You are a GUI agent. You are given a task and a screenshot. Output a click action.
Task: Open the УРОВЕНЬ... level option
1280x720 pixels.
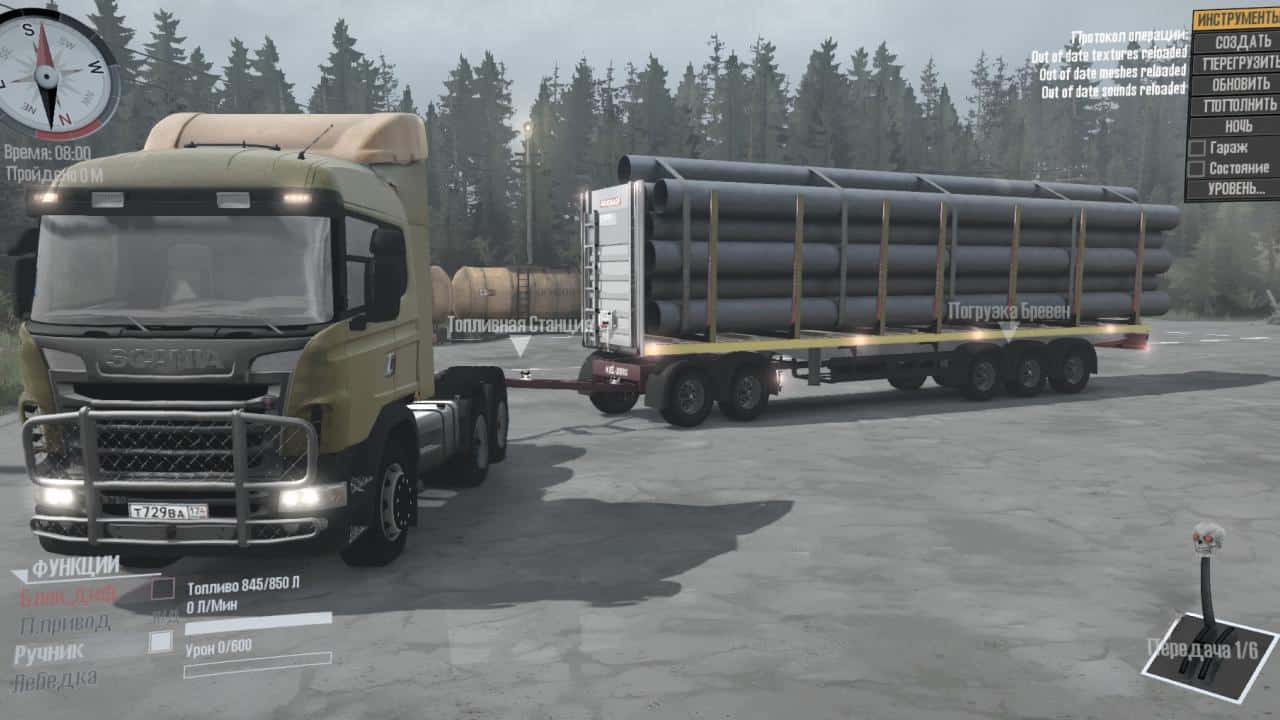(1236, 188)
